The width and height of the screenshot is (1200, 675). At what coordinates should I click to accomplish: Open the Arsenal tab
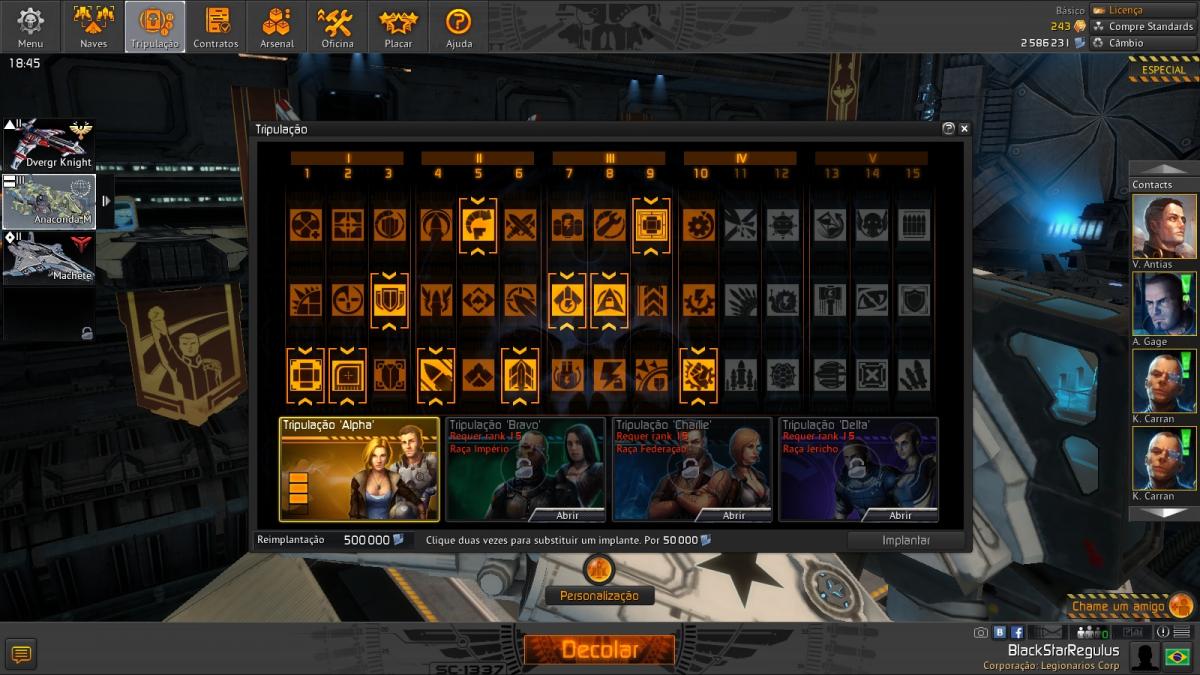point(277,26)
